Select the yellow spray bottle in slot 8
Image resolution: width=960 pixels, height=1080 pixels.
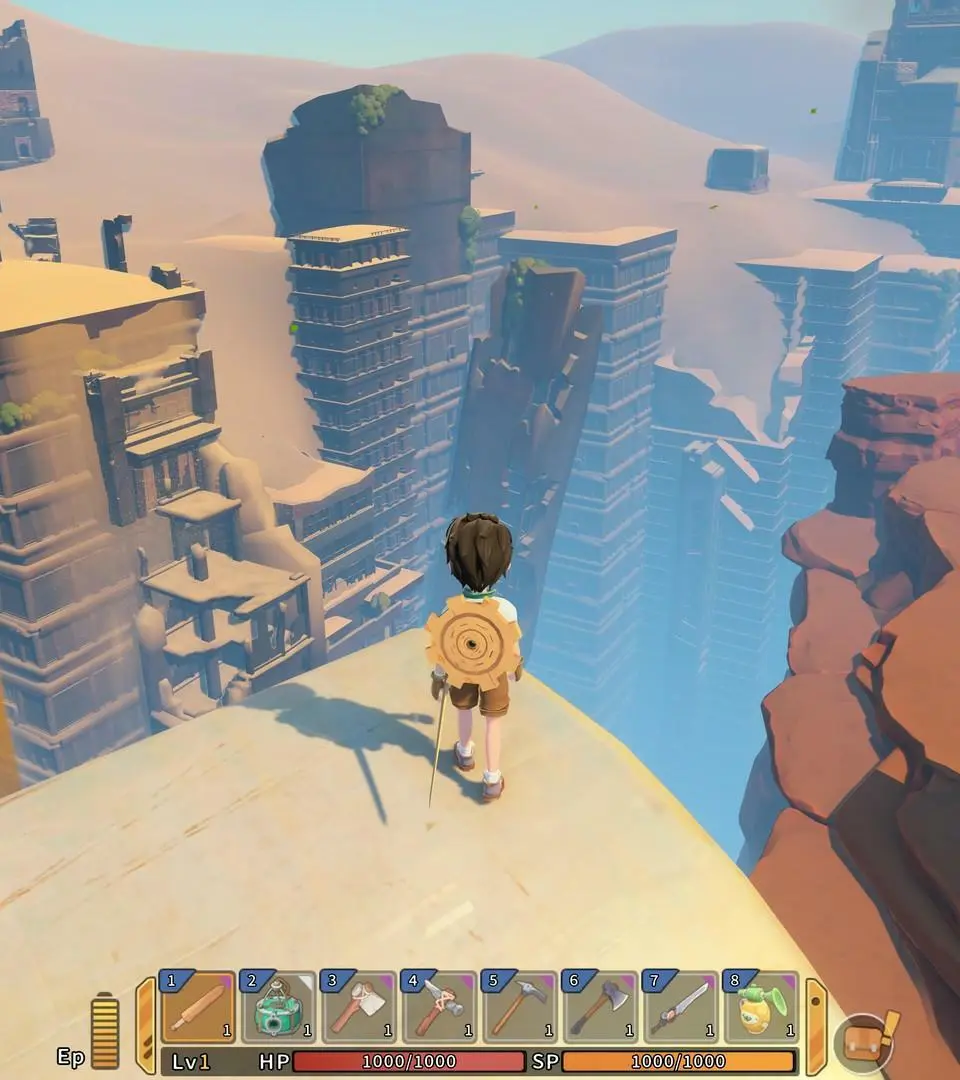(x=760, y=1008)
